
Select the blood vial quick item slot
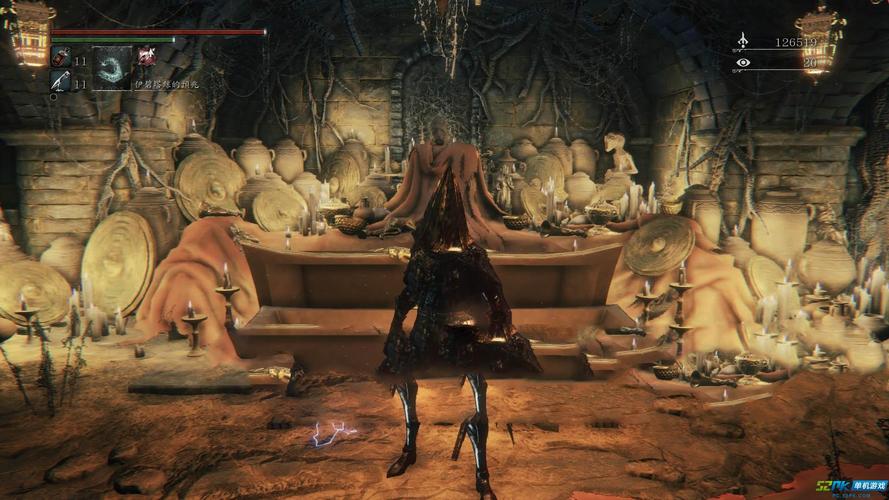coord(59,58)
